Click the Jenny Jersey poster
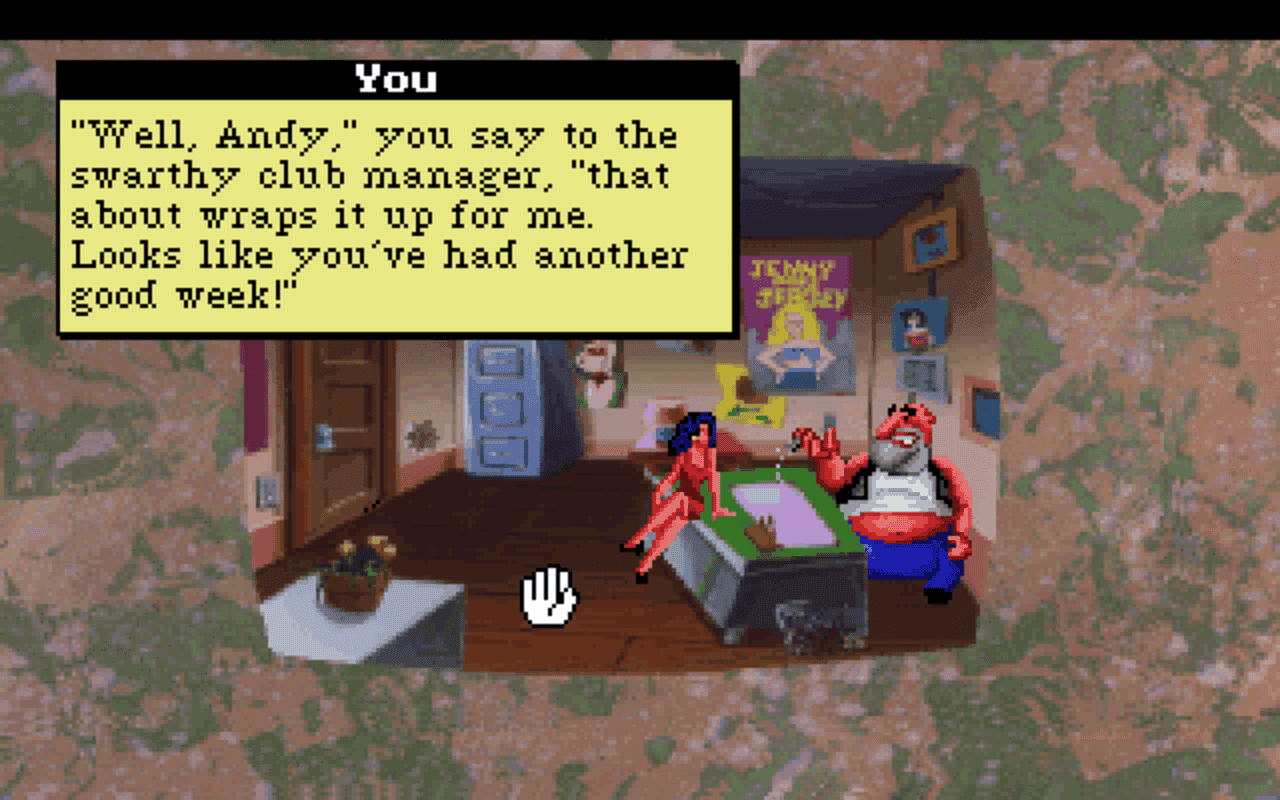Screen dimensions: 1280x800 pos(795,320)
